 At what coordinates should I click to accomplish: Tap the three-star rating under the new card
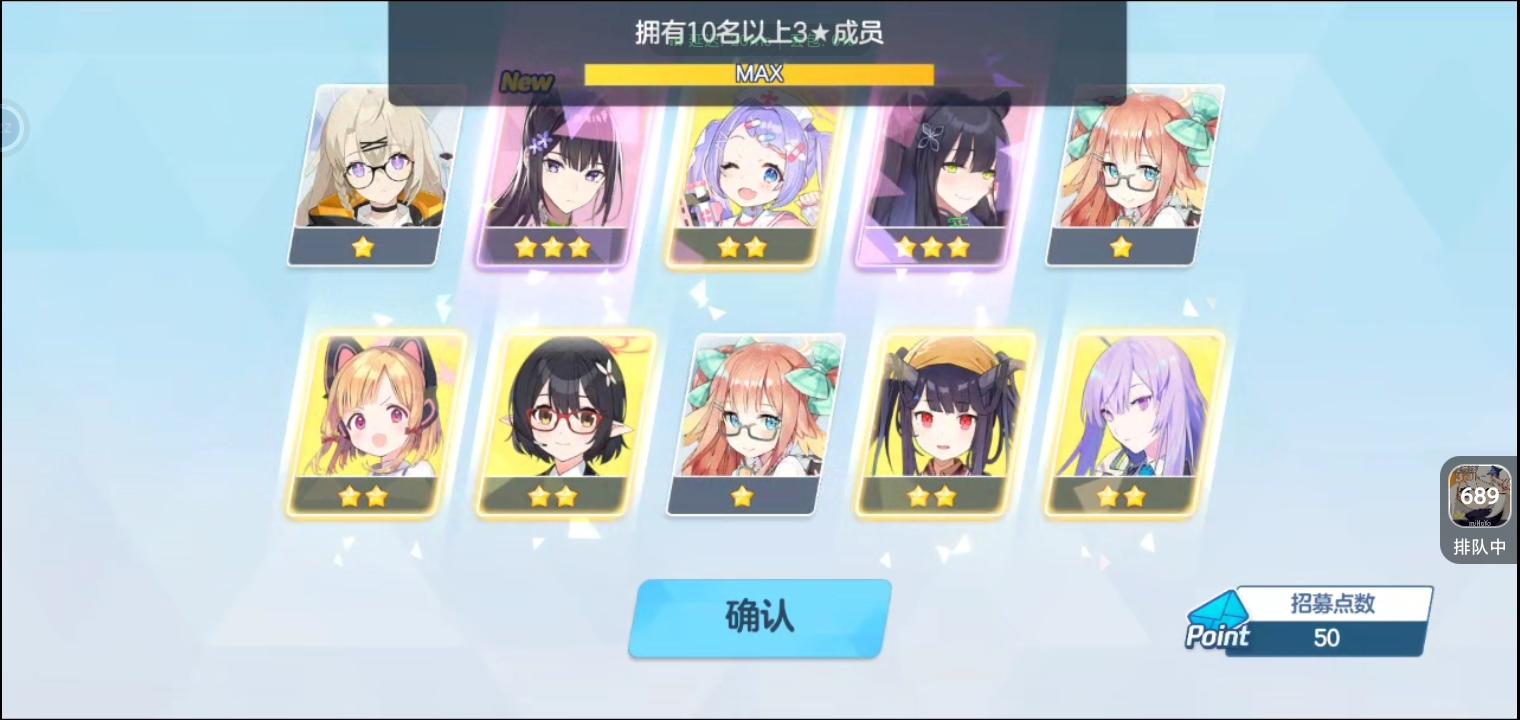[x=552, y=246]
